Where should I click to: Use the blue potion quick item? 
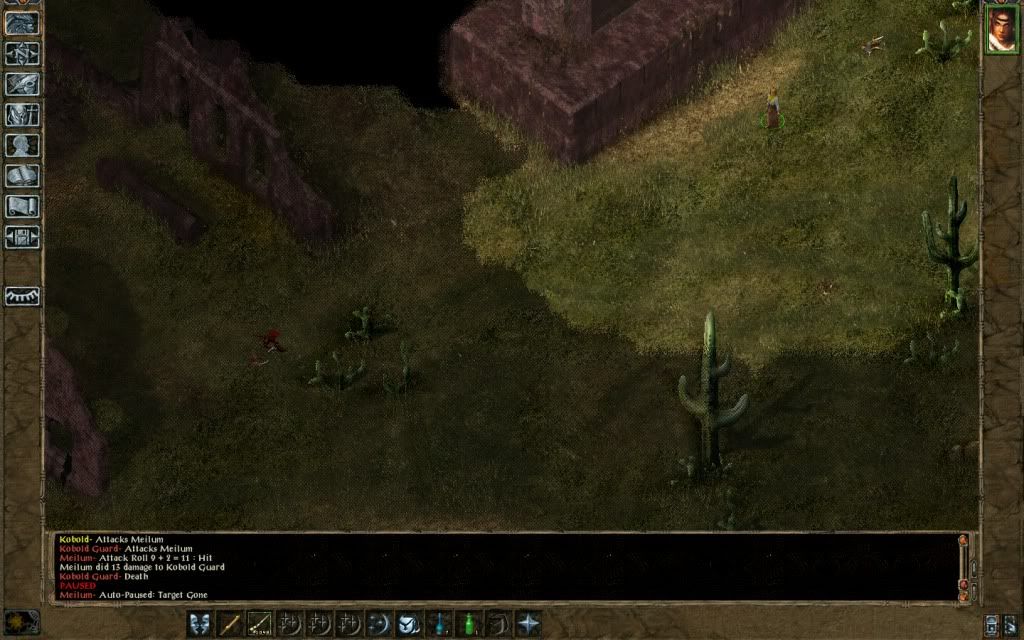pos(438,624)
